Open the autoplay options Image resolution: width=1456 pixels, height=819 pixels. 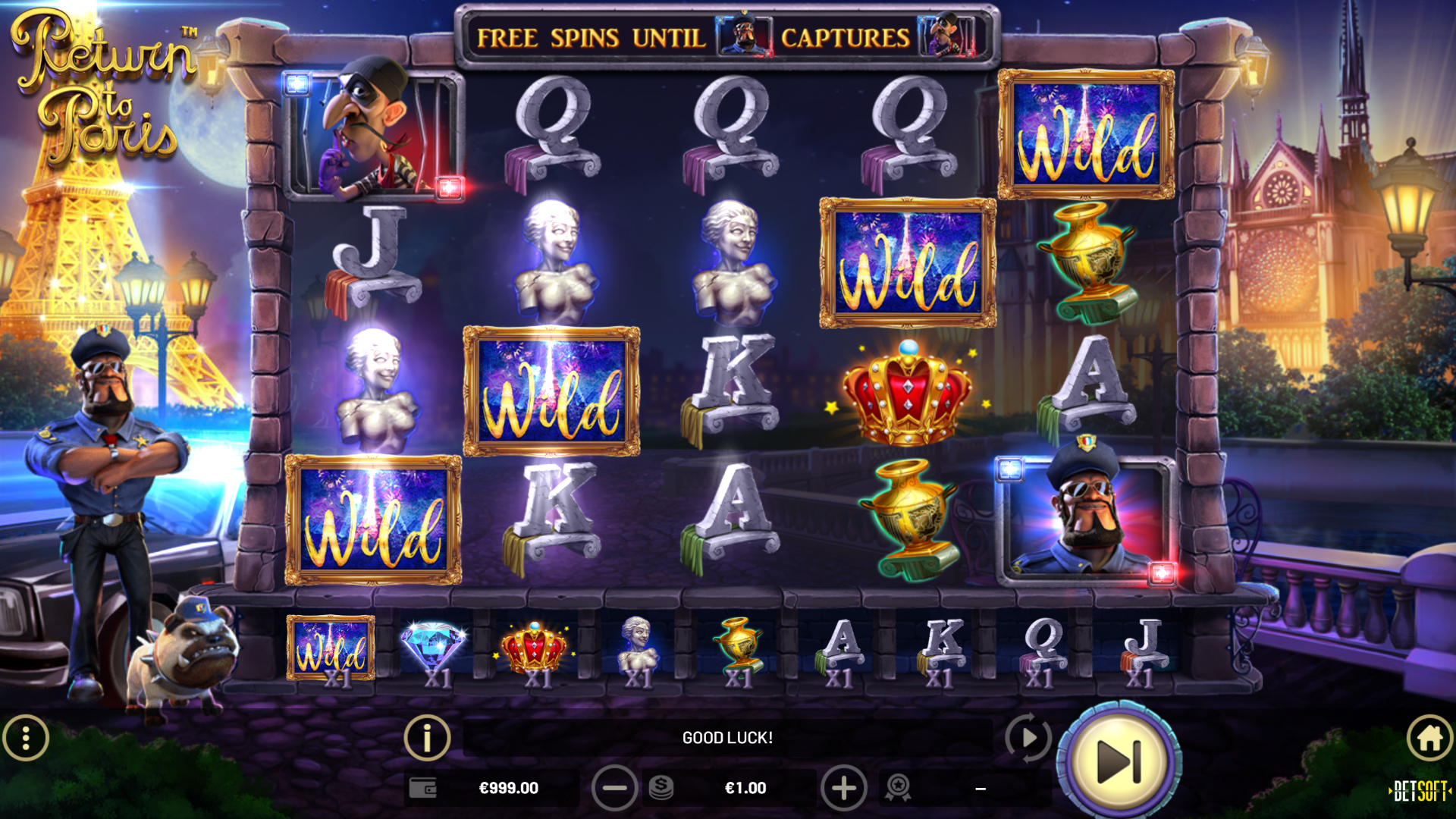pos(1028,737)
